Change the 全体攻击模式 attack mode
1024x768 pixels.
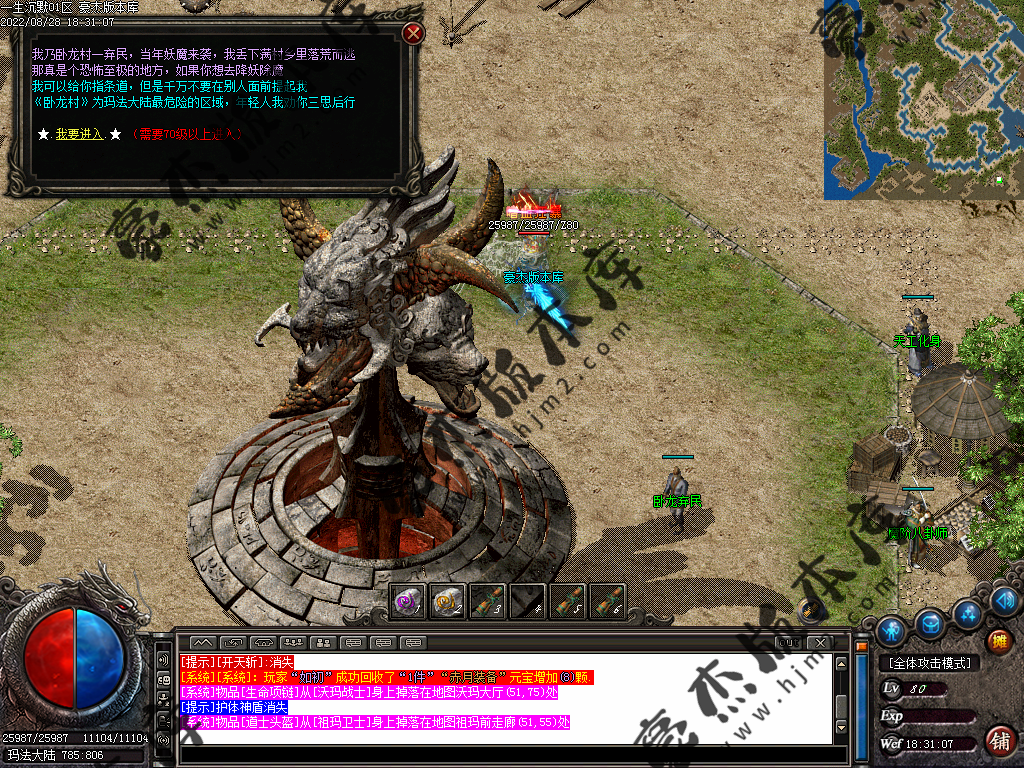click(x=929, y=663)
